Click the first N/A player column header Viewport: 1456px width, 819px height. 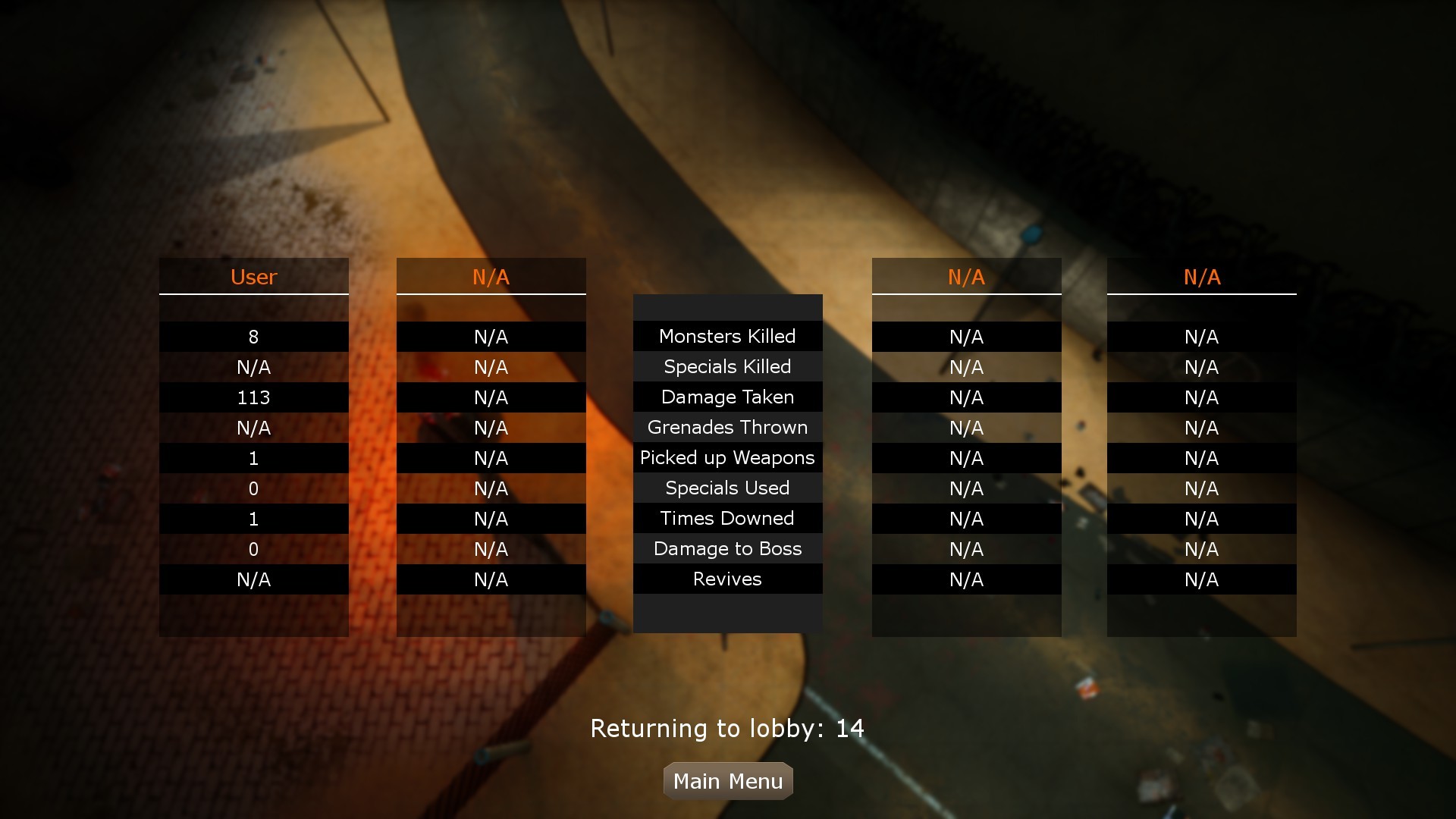tap(491, 277)
